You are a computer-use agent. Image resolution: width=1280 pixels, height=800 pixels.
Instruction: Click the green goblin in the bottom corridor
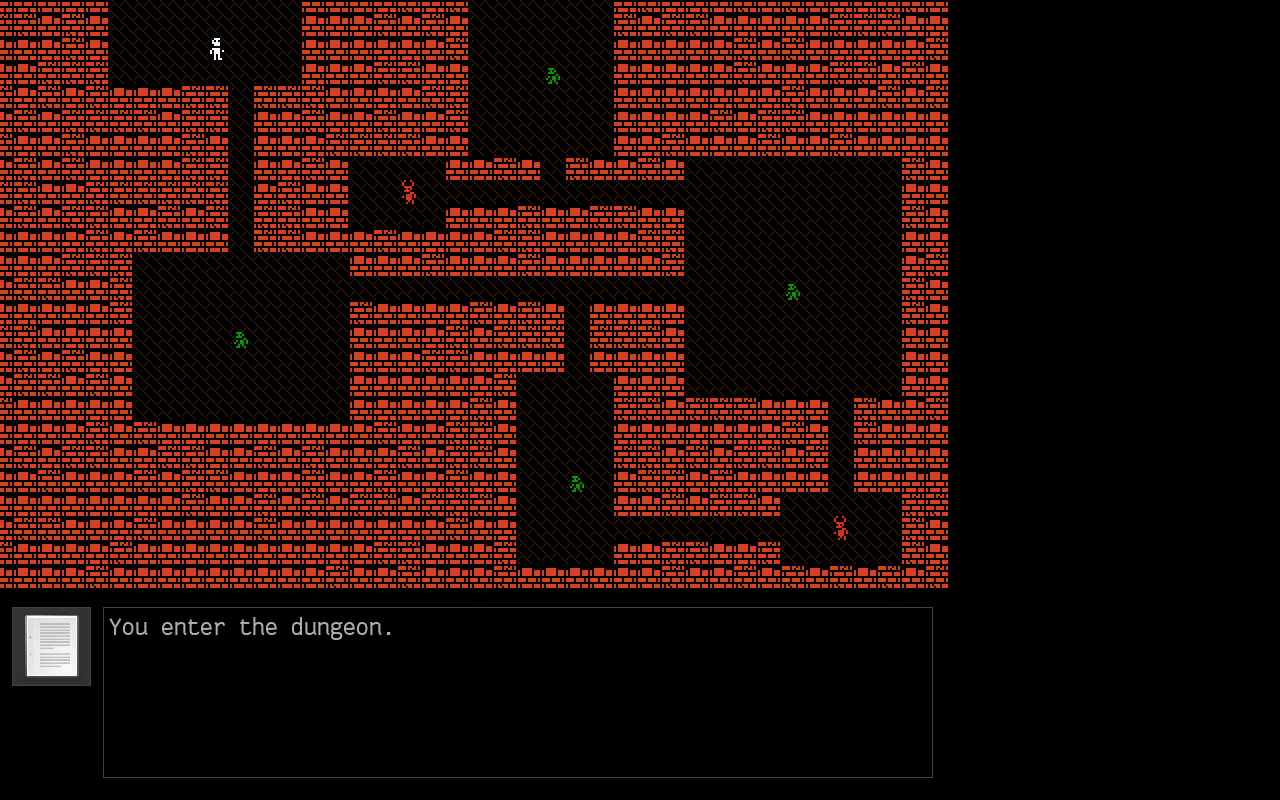click(x=575, y=484)
